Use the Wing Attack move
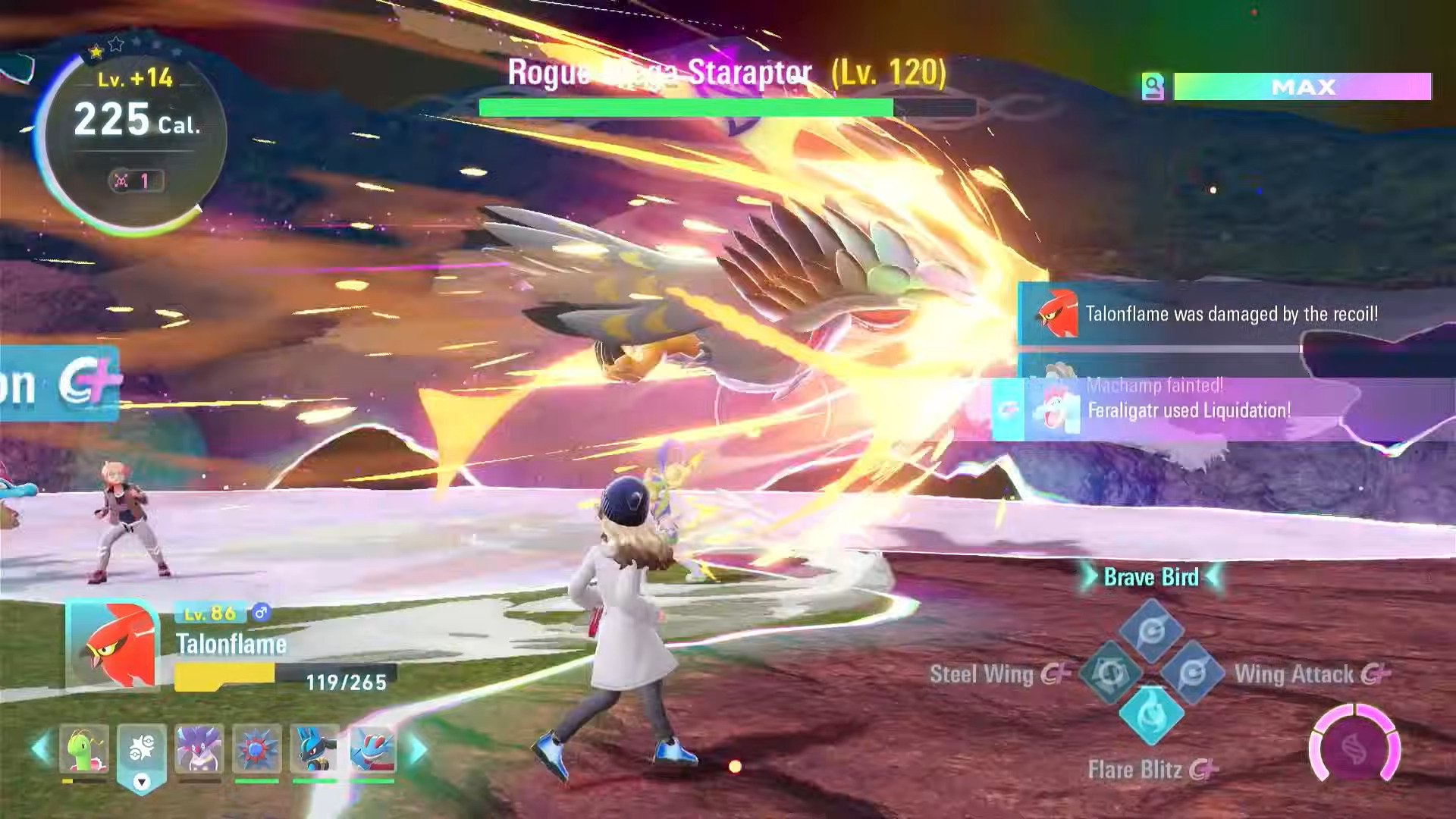The height and width of the screenshot is (819, 1456). click(x=1192, y=673)
